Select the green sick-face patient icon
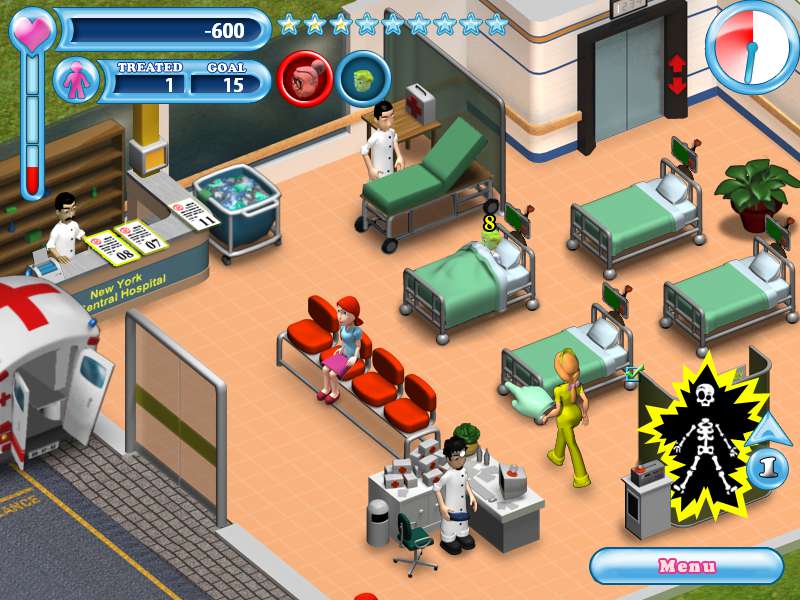Screen dimensions: 800x600 [x=363, y=78]
